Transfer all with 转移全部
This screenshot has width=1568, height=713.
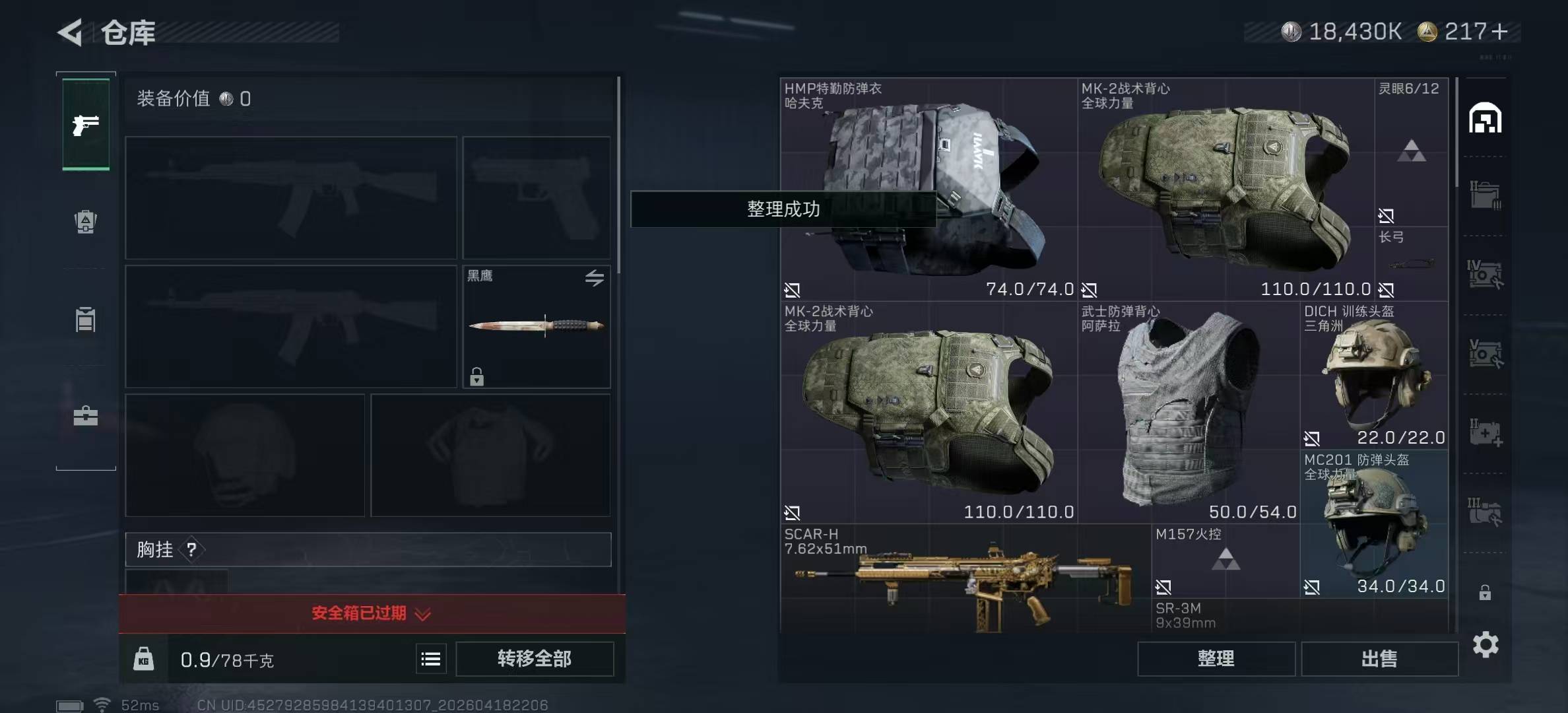535,659
